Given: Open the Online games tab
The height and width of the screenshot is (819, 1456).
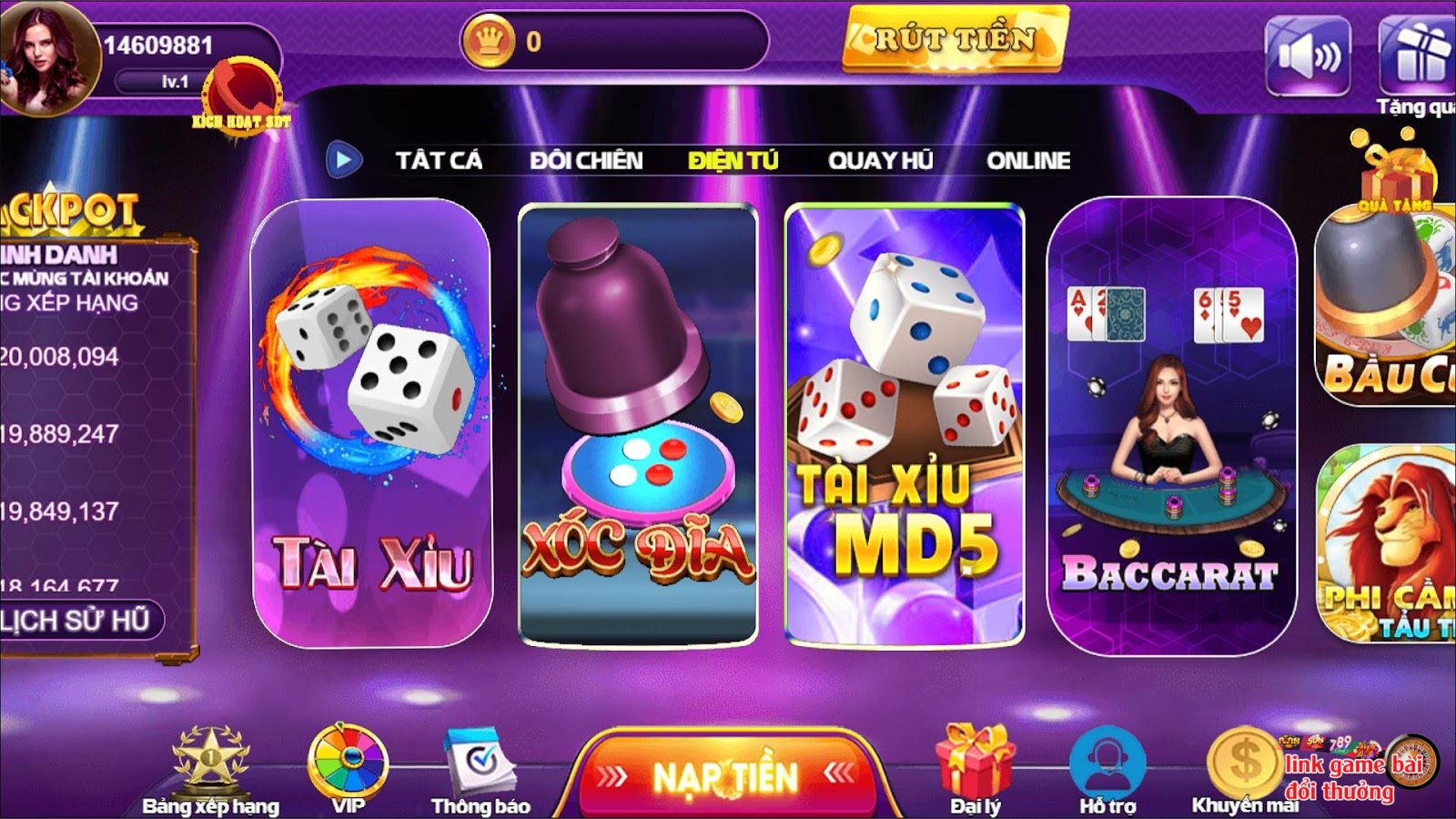Looking at the screenshot, I should pyautogui.click(x=1028, y=161).
